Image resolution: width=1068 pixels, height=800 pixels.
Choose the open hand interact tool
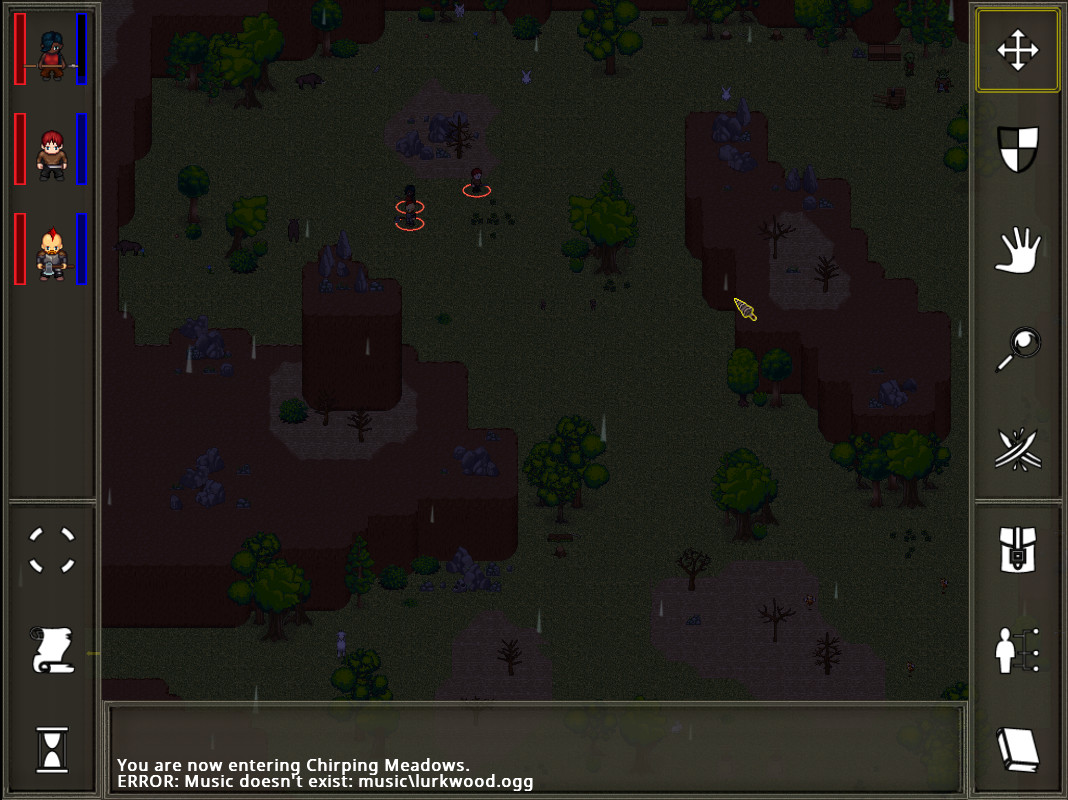click(x=1017, y=250)
